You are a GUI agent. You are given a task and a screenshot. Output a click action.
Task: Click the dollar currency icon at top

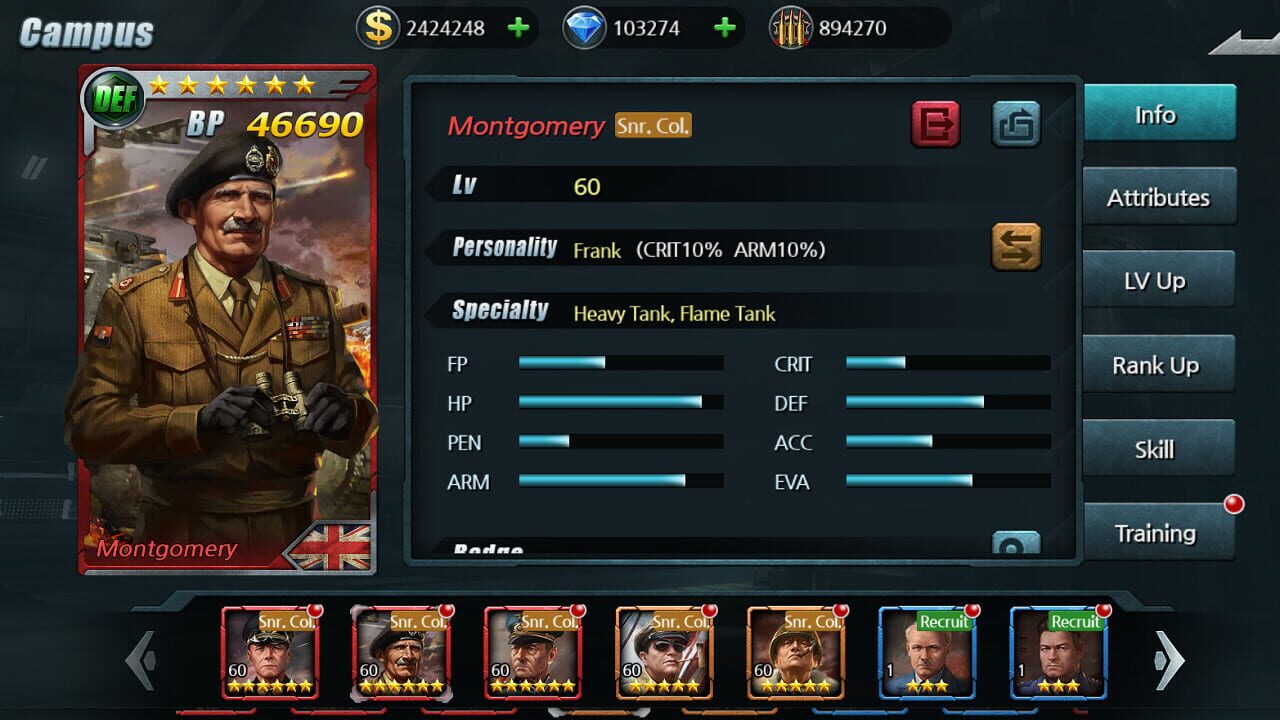pos(378,27)
